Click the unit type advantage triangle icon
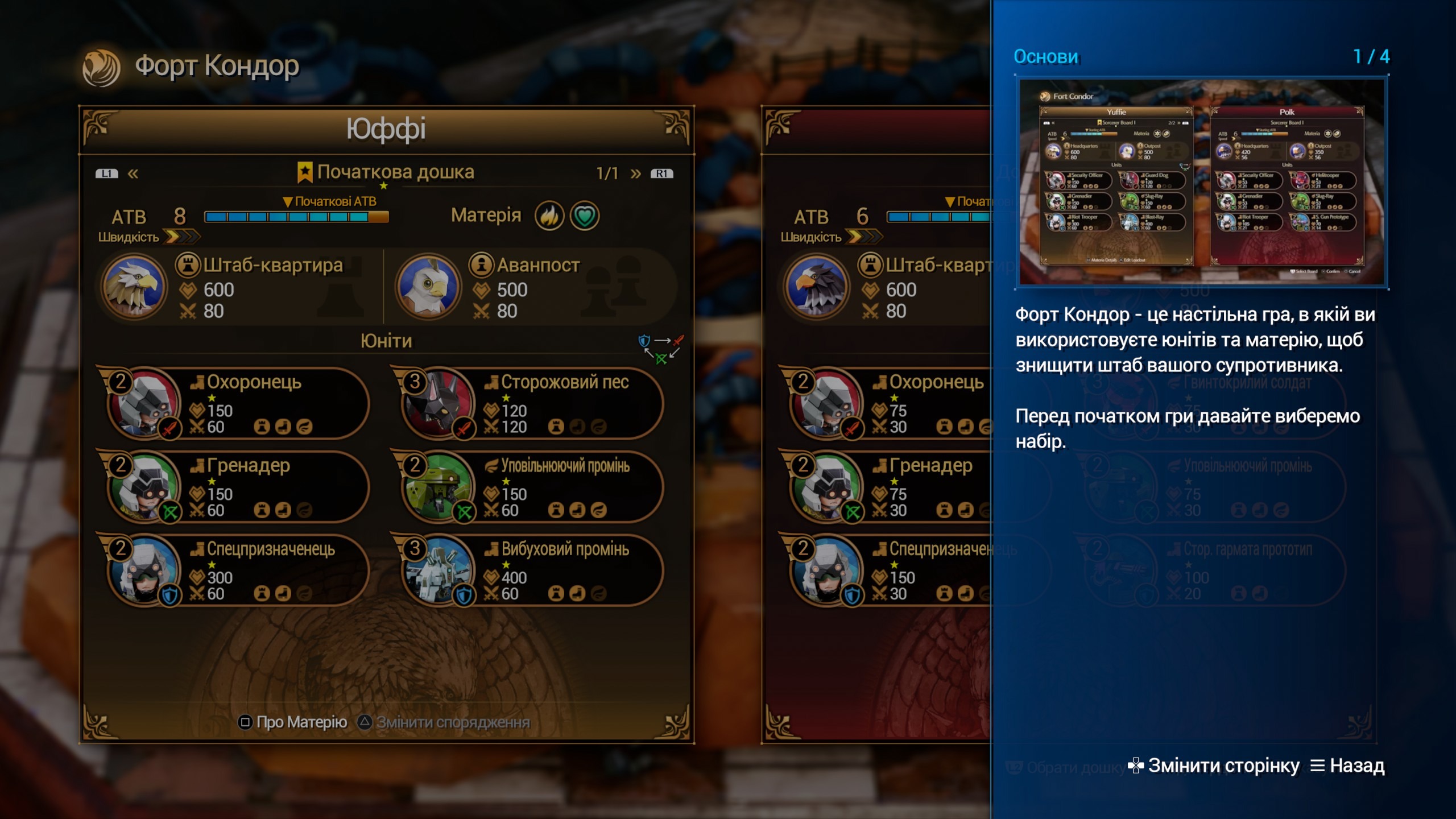 pos(661,349)
